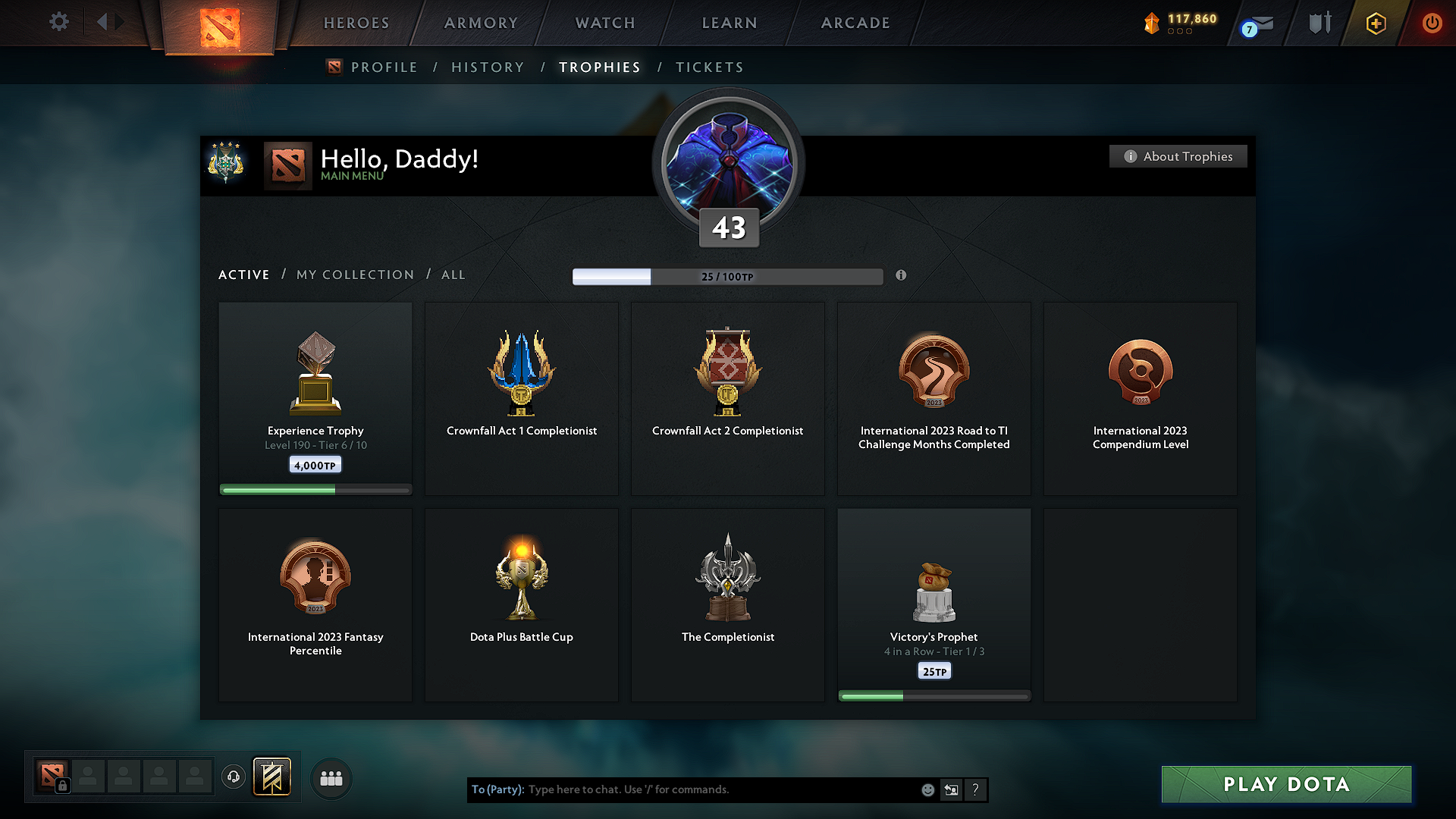This screenshot has width=1456, height=819.
Task: Open the friends list people icon
Action: click(x=331, y=778)
